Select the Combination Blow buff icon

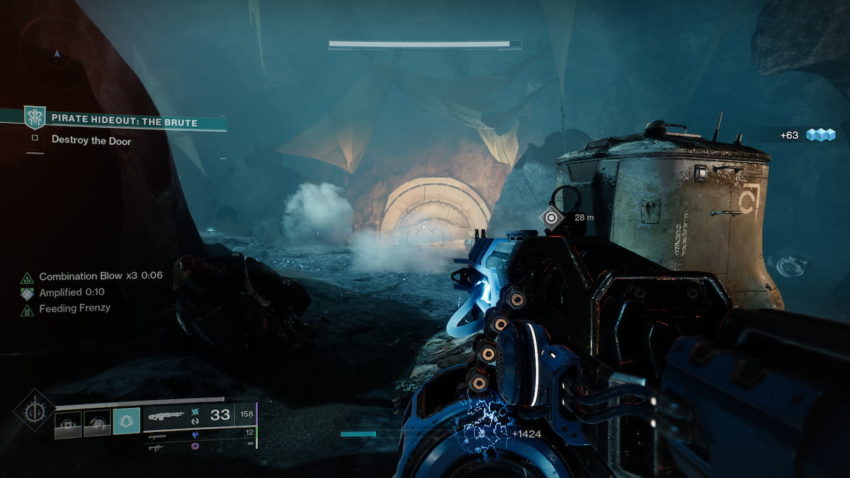27,276
